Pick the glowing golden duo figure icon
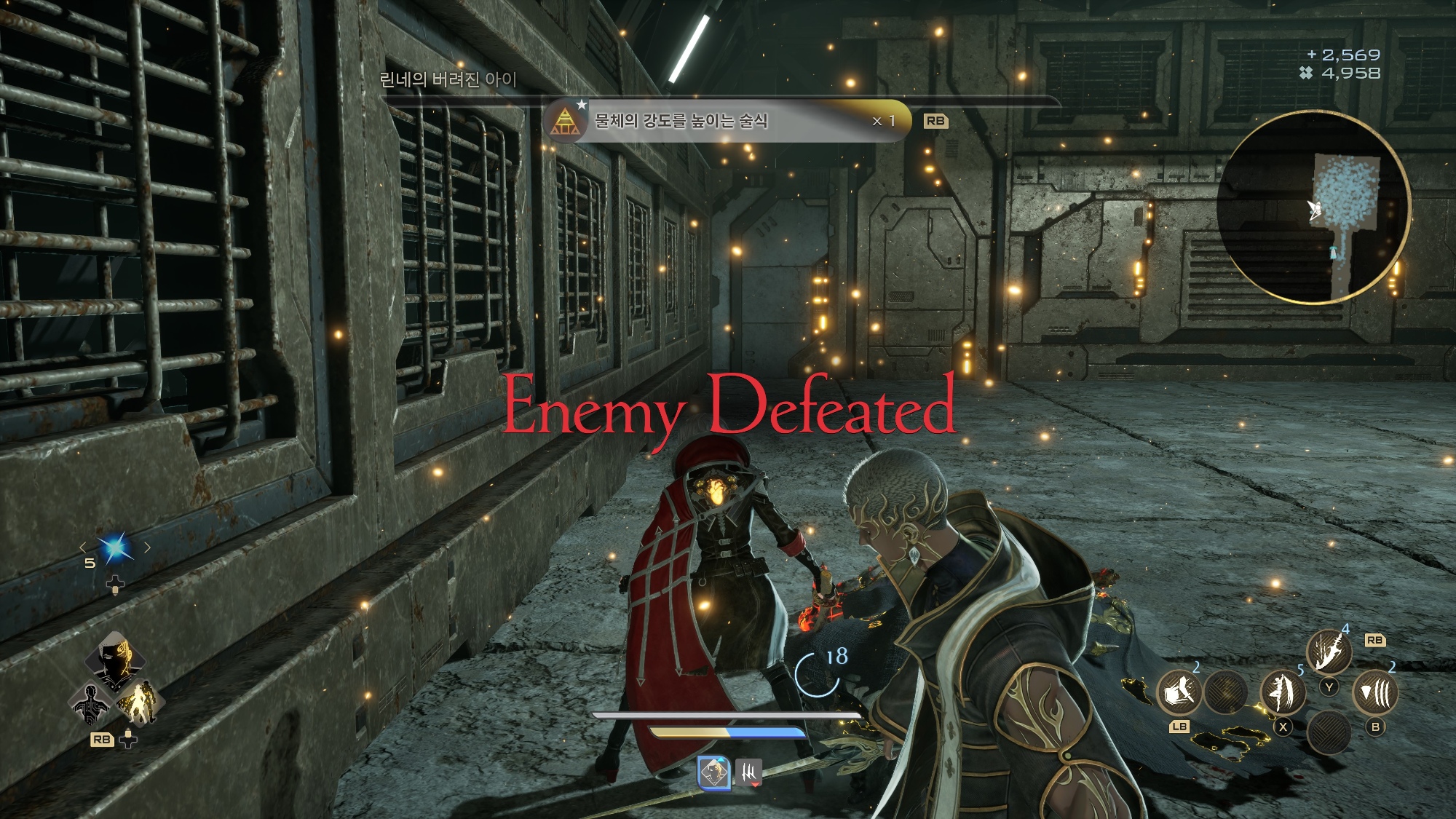This screenshot has width=1456, height=819. [x=138, y=703]
